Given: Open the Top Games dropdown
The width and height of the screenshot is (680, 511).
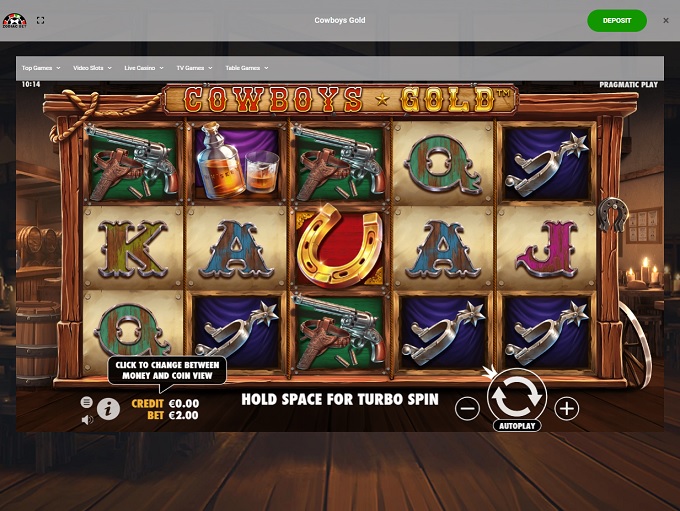Looking at the screenshot, I should click(x=41, y=68).
